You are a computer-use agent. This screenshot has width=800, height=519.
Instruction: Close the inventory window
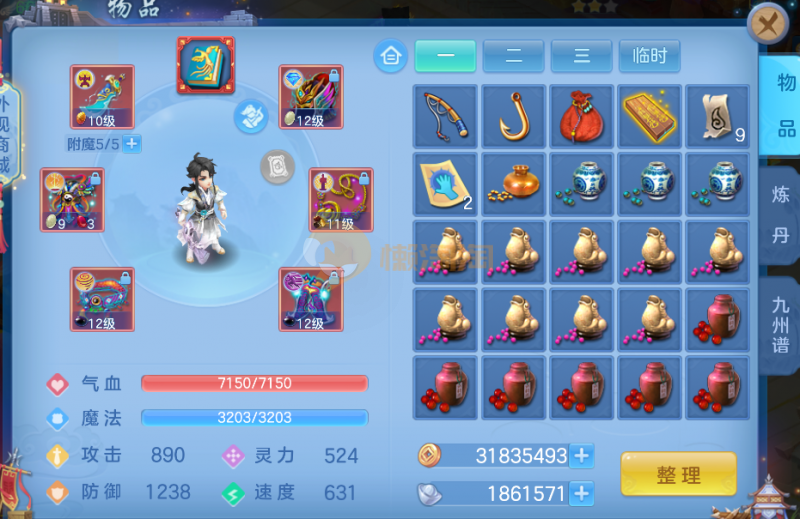coord(768,23)
